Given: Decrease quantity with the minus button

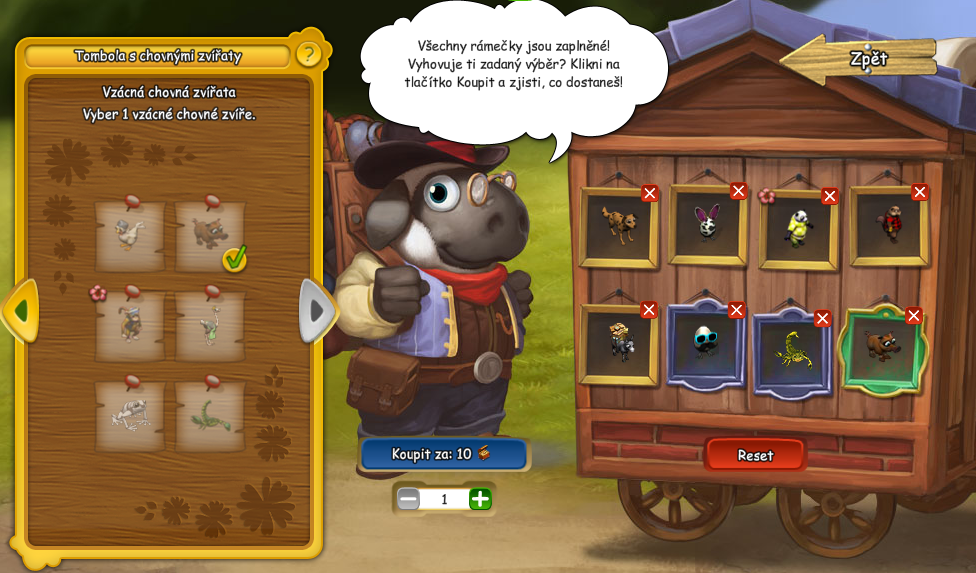Looking at the screenshot, I should [x=409, y=498].
